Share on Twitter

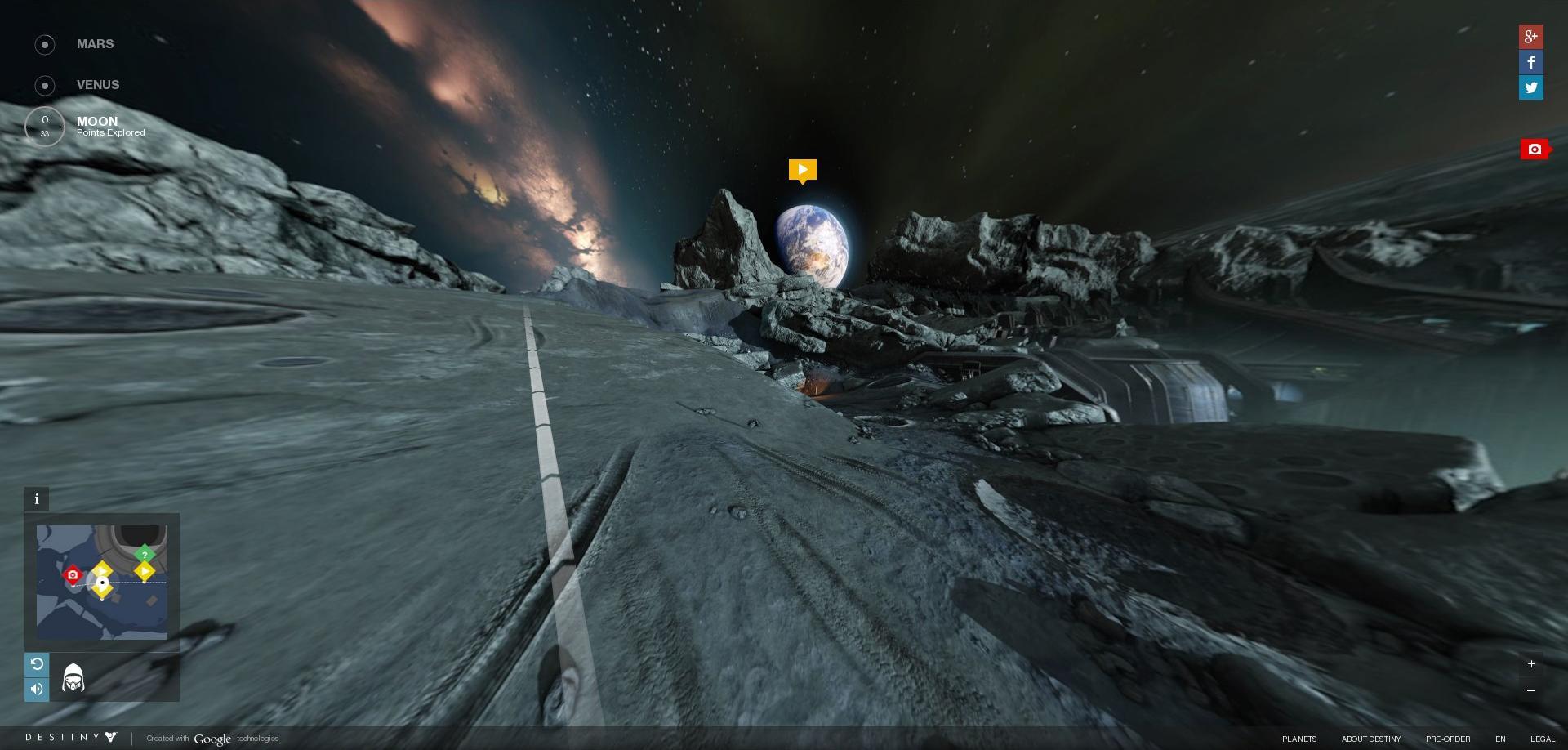(1530, 87)
